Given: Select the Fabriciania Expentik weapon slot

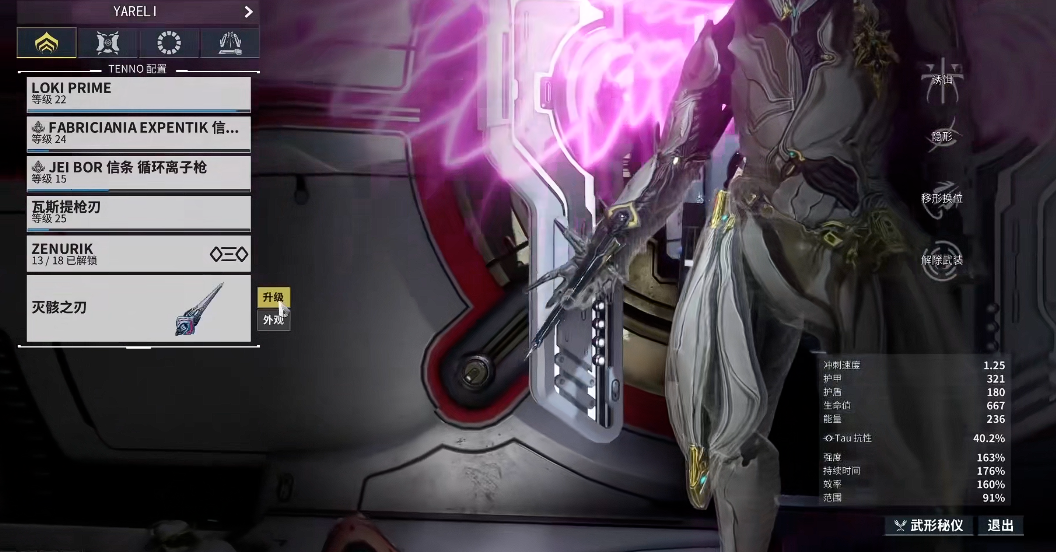Looking at the screenshot, I should [x=138, y=133].
